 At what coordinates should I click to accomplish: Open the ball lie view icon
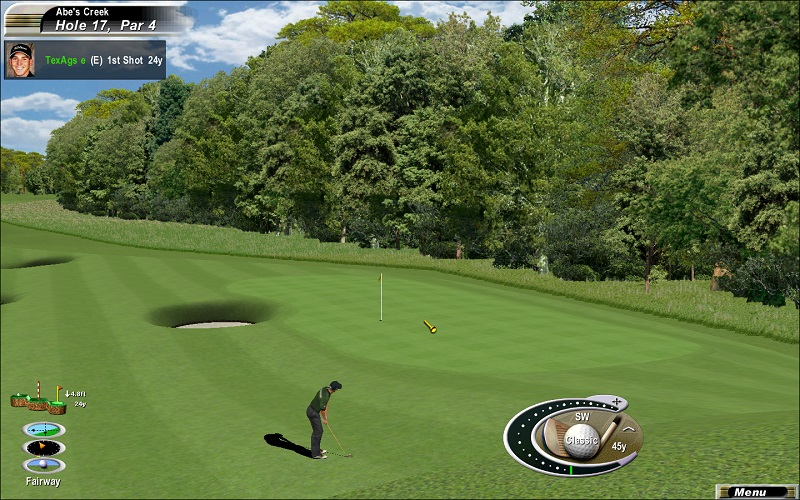(43, 465)
